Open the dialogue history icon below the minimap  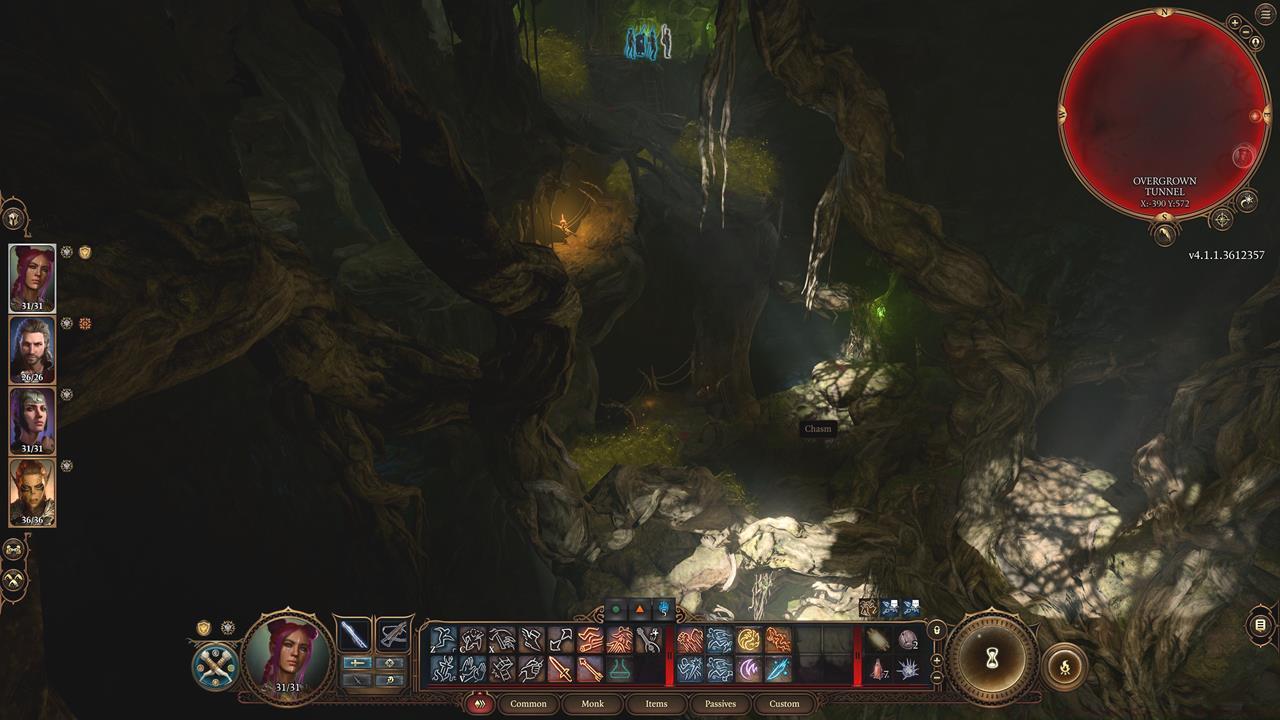click(x=1163, y=235)
